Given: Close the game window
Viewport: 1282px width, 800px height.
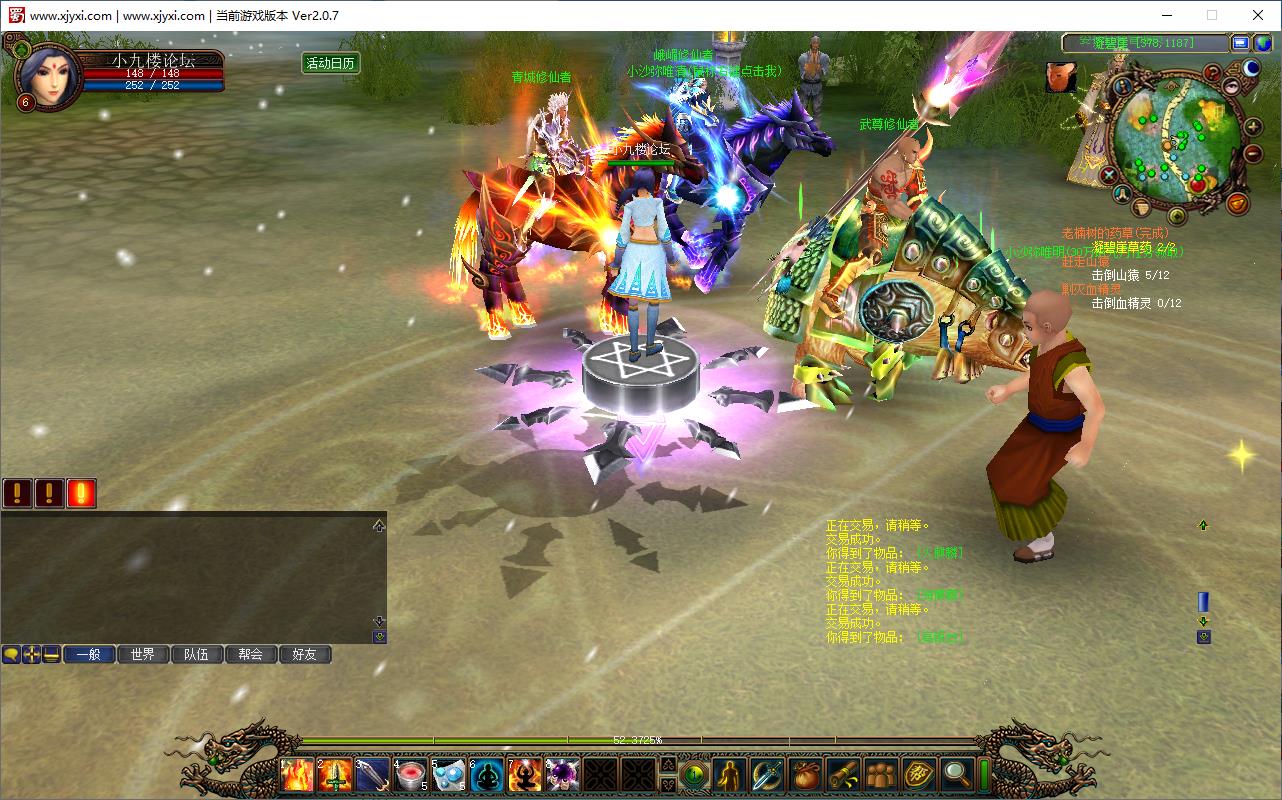Looking at the screenshot, I should click(1258, 15).
